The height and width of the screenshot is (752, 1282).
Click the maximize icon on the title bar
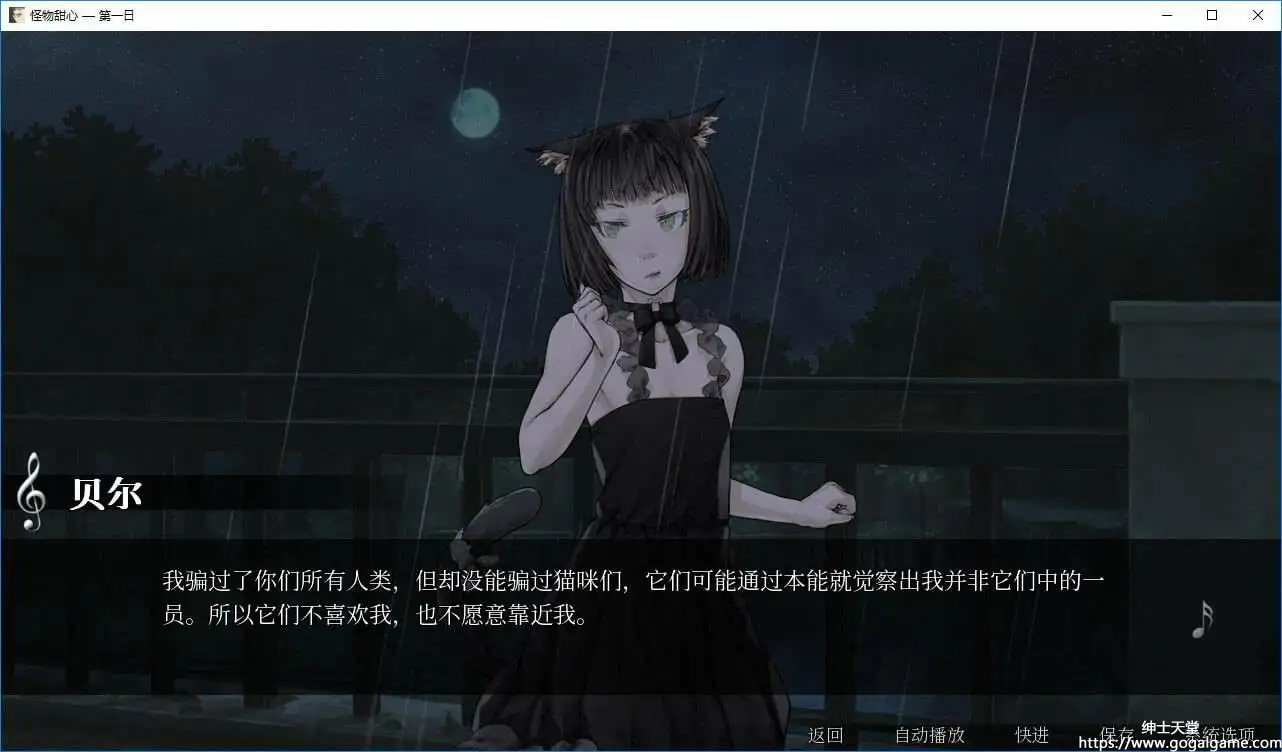tap(1212, 15)
